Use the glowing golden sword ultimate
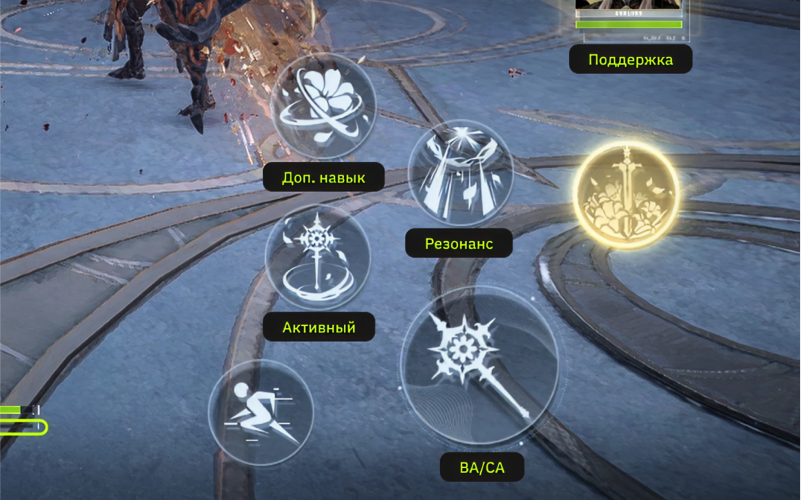This screenshot has width=801, height=500. click(626, 193)
